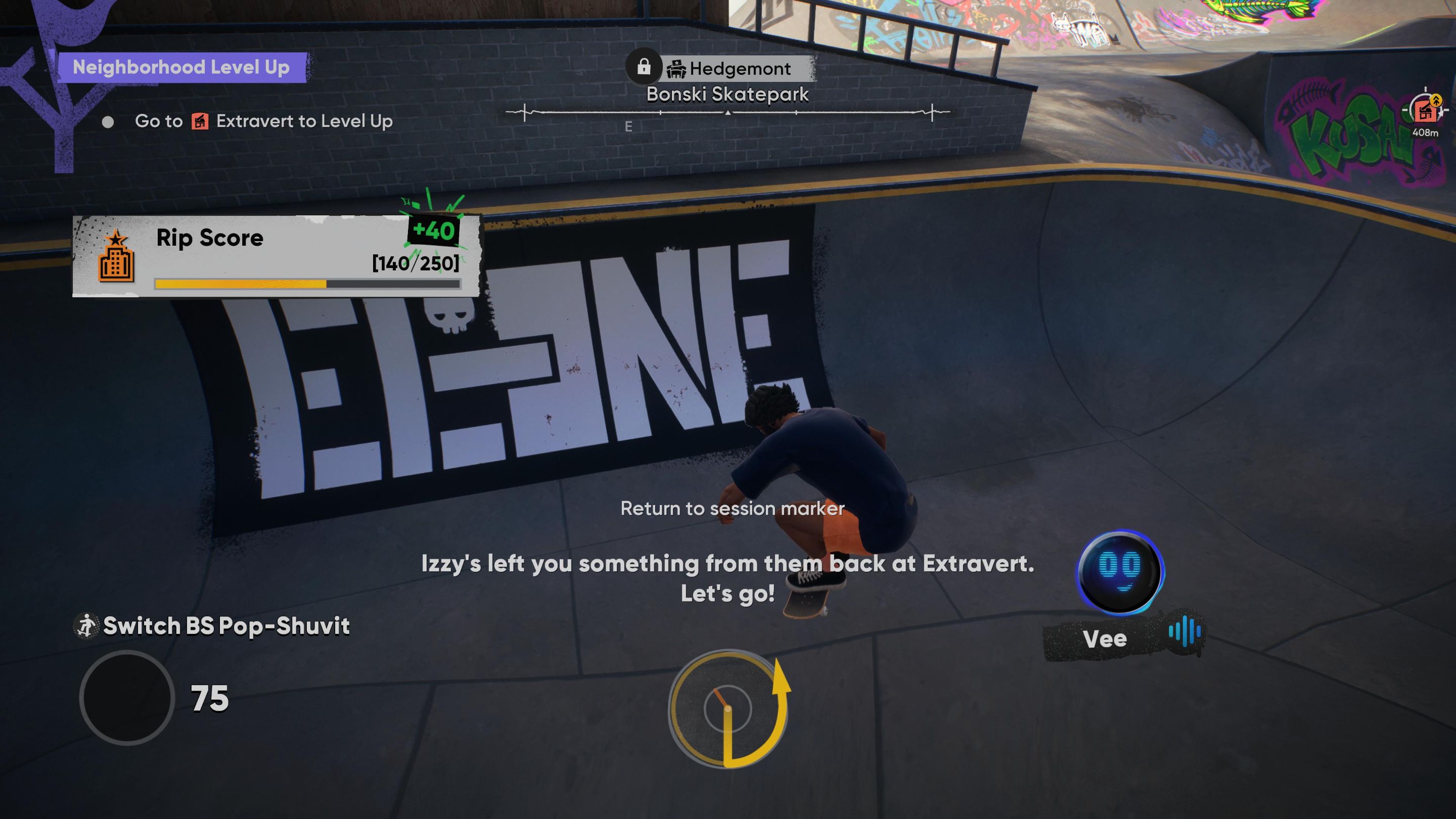Click Vee's robot face portrait
1456x819 pixels.
point(1120,571)
